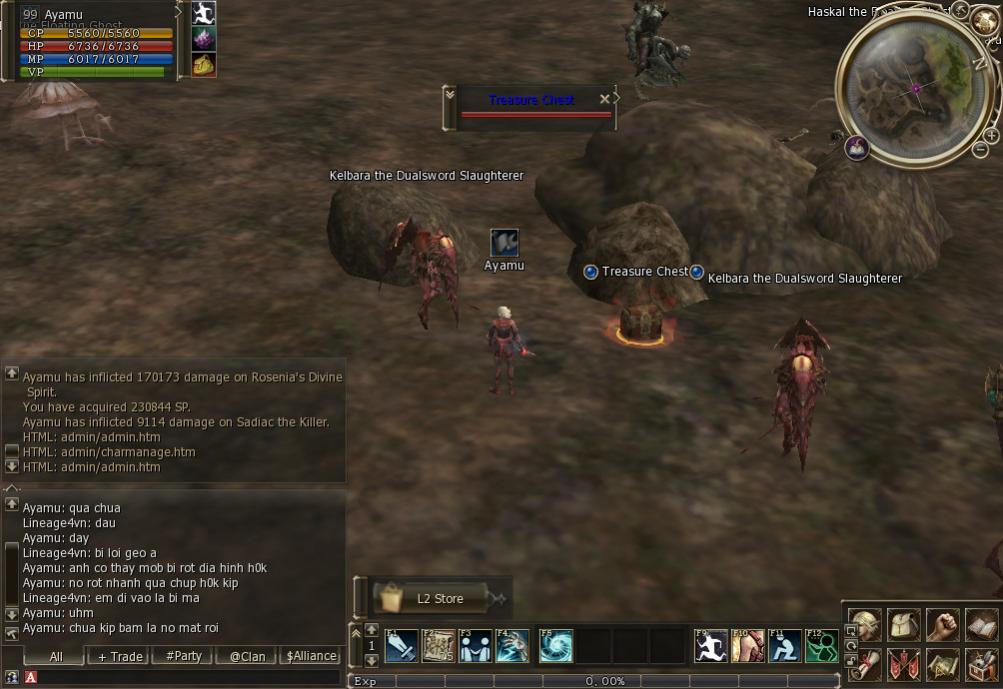Switch to the Party chat tab
Viewport: 1003px width, 689px height.
click(x=183, y=656)
